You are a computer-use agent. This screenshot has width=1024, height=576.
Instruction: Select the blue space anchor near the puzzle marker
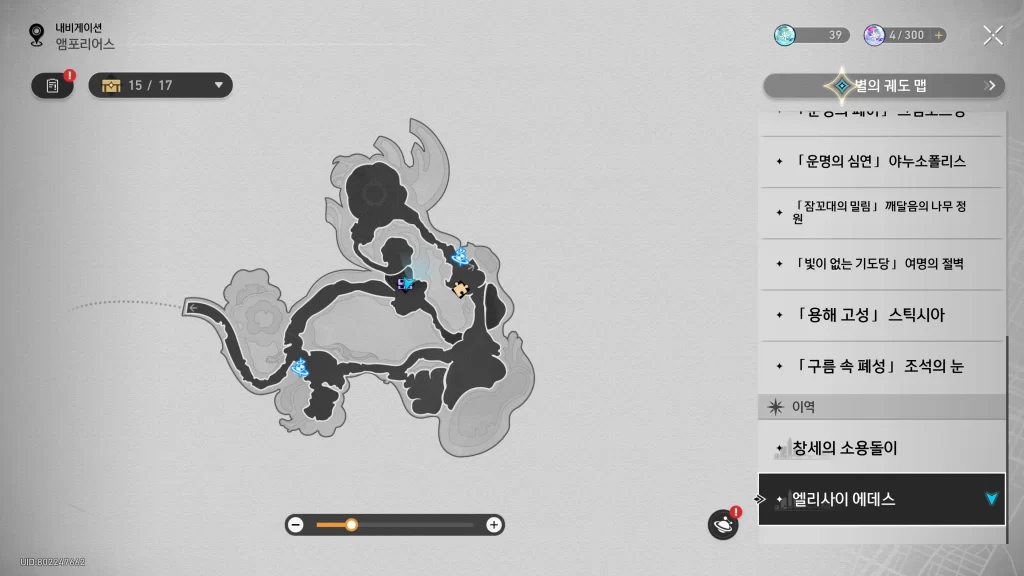coord(461,257)
